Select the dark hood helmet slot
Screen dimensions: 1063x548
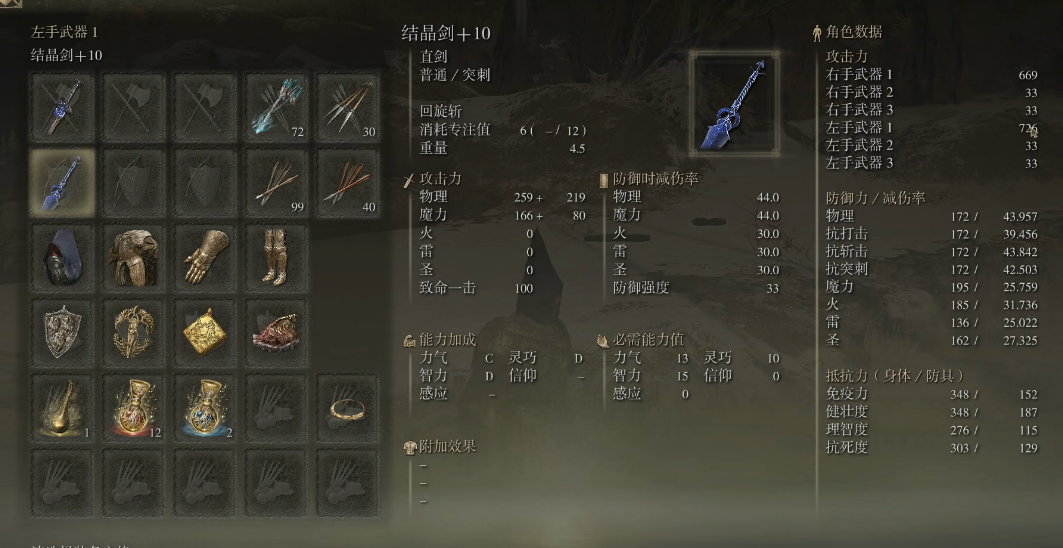point(62,257)
